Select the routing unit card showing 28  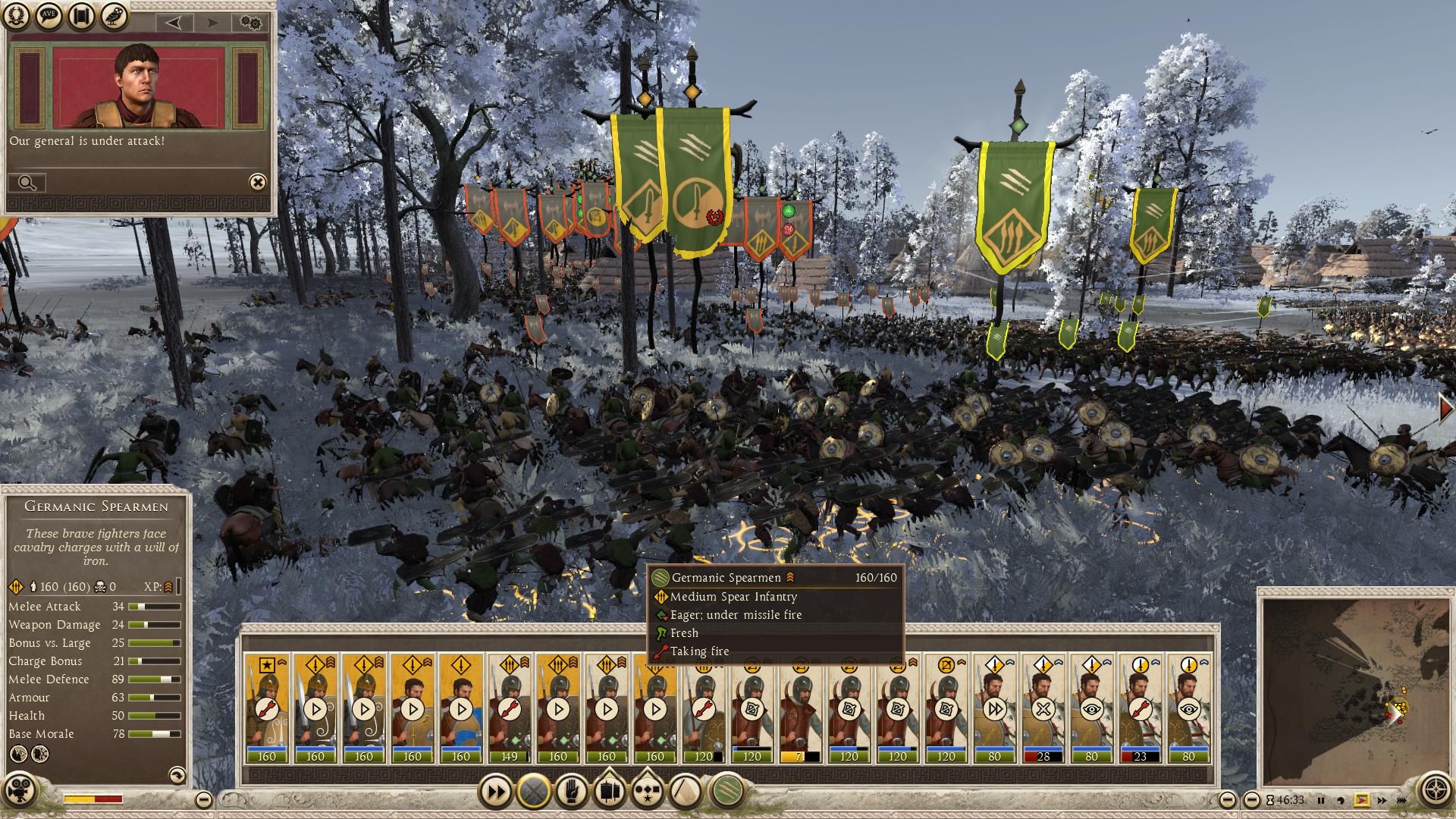coord(1043,709)
